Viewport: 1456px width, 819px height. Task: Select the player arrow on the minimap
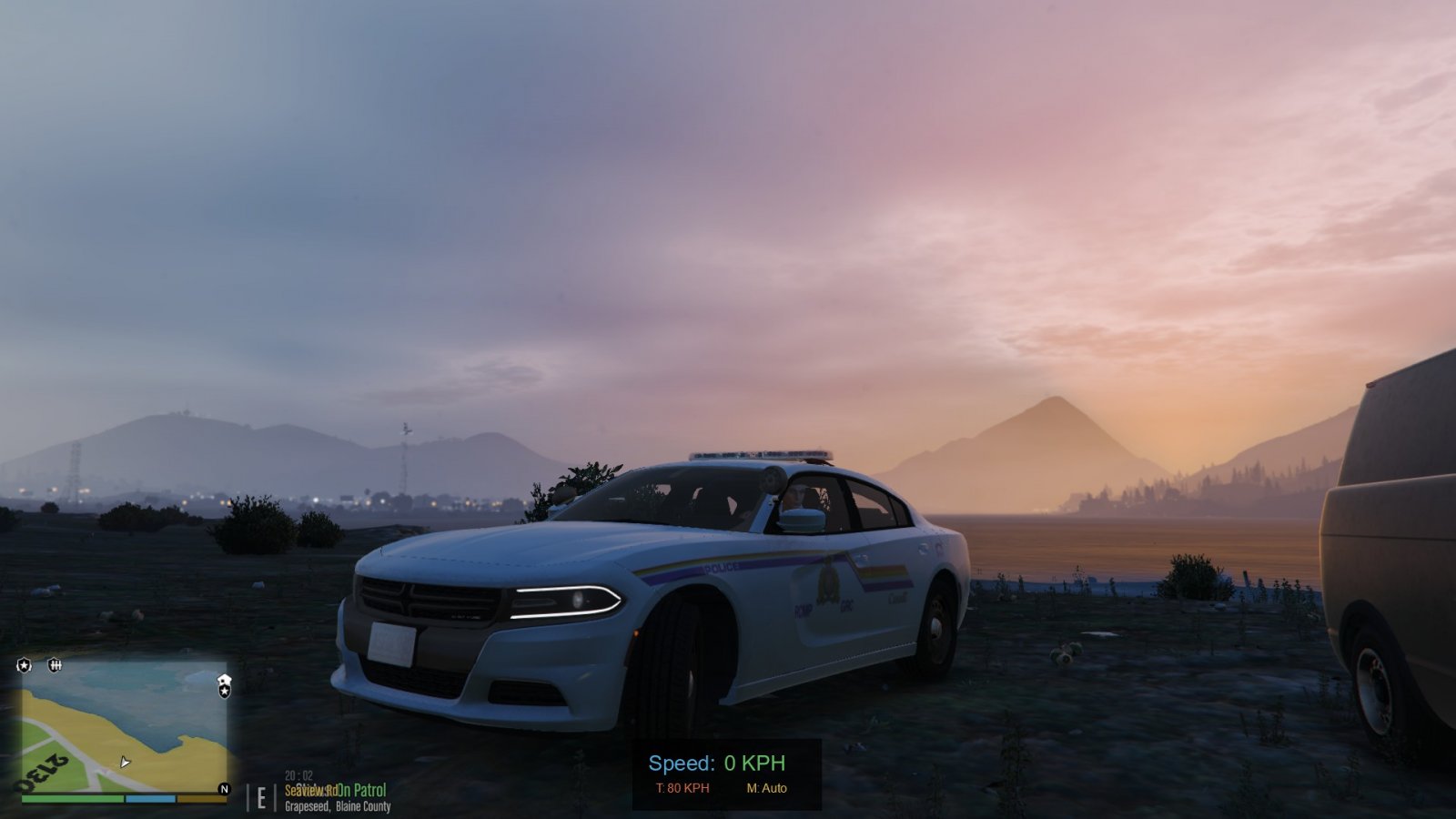pos(125,762)
